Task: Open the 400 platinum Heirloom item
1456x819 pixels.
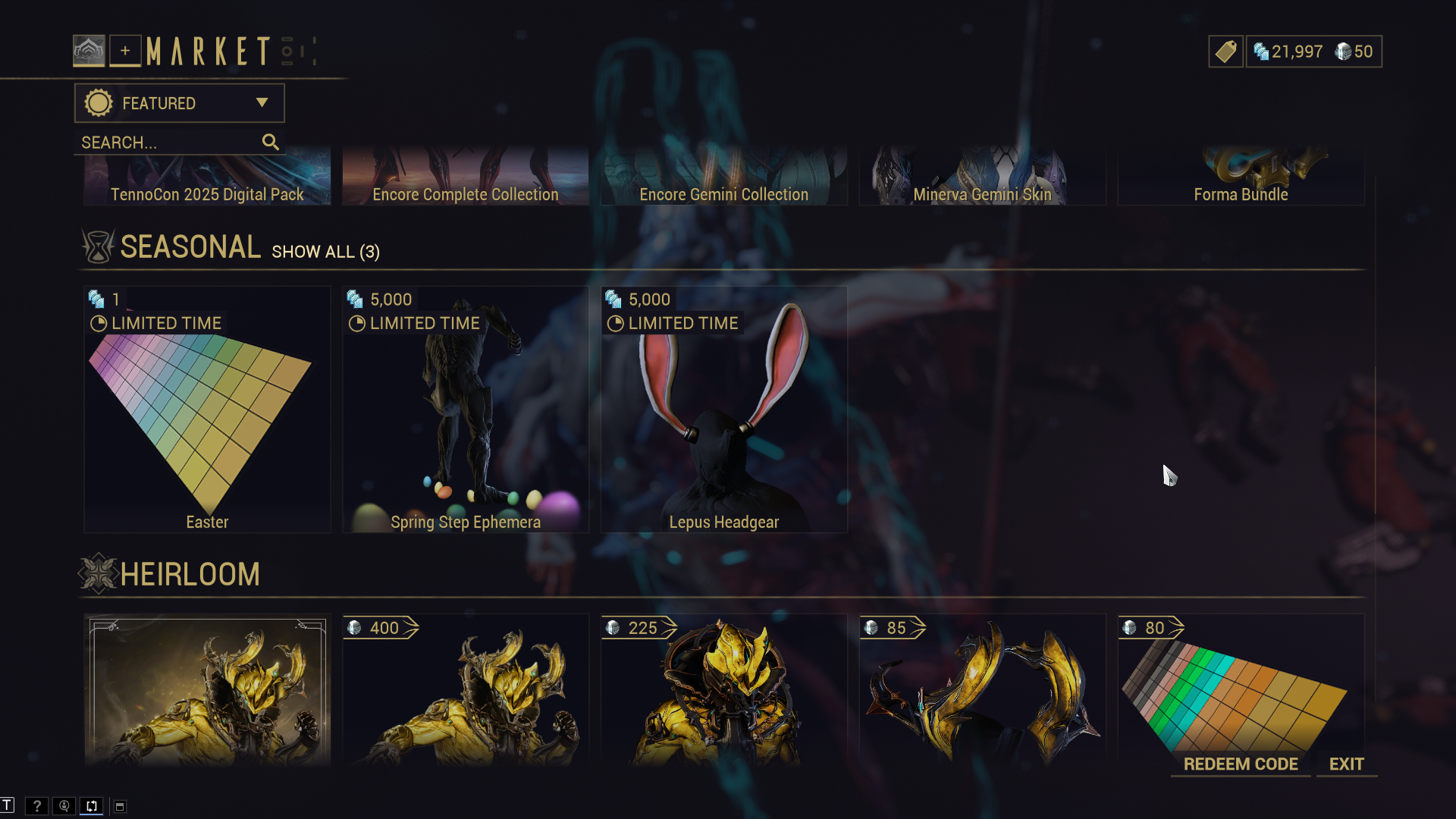Action: tap(466, 690)
